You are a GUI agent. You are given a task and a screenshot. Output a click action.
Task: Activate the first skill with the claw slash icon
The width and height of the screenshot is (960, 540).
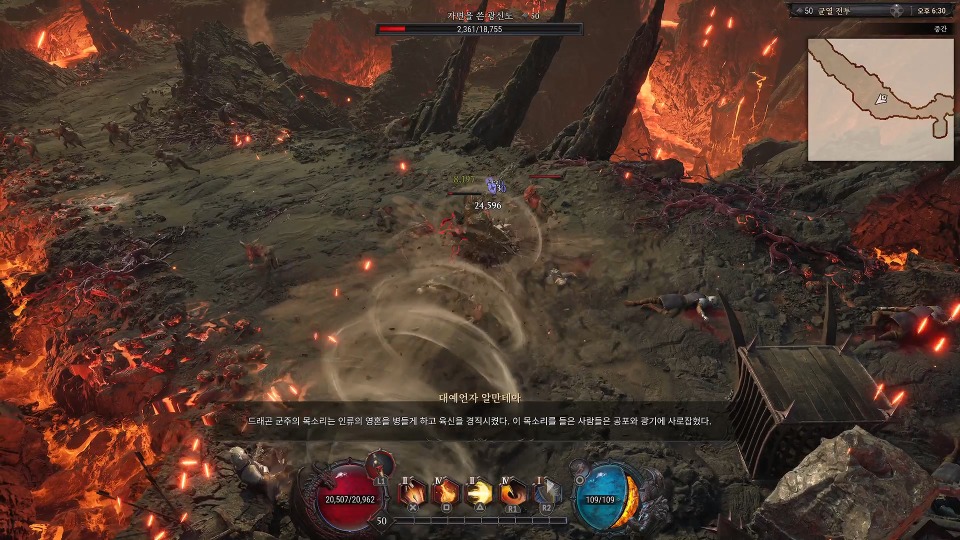[x=412, y=492]
